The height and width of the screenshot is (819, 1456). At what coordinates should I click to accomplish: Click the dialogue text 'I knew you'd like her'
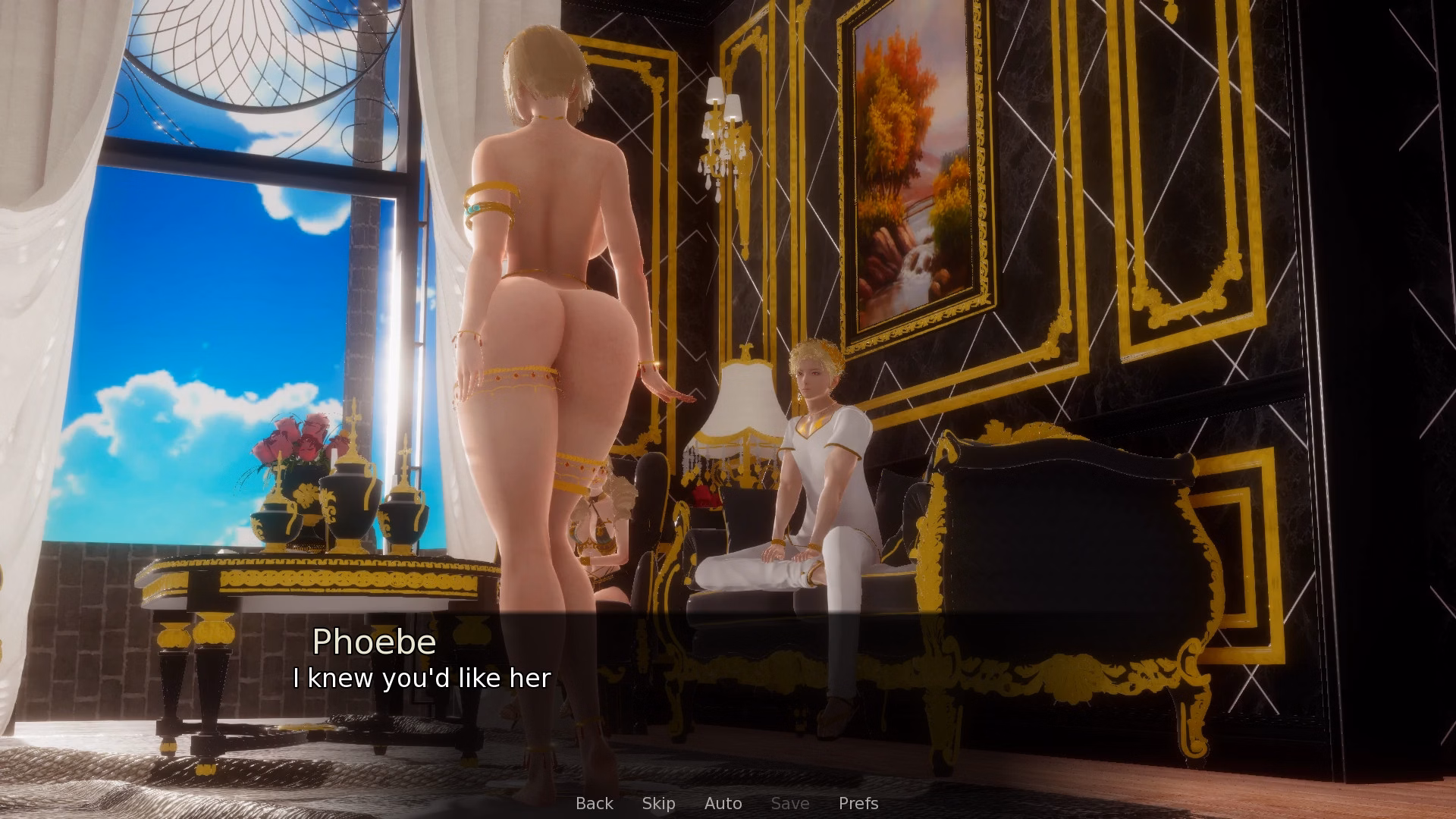pos(422,679)
